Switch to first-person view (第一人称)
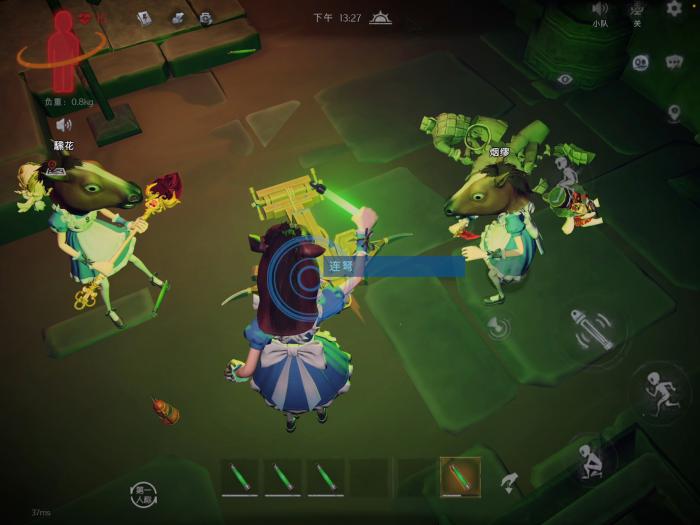 (143, 493)
